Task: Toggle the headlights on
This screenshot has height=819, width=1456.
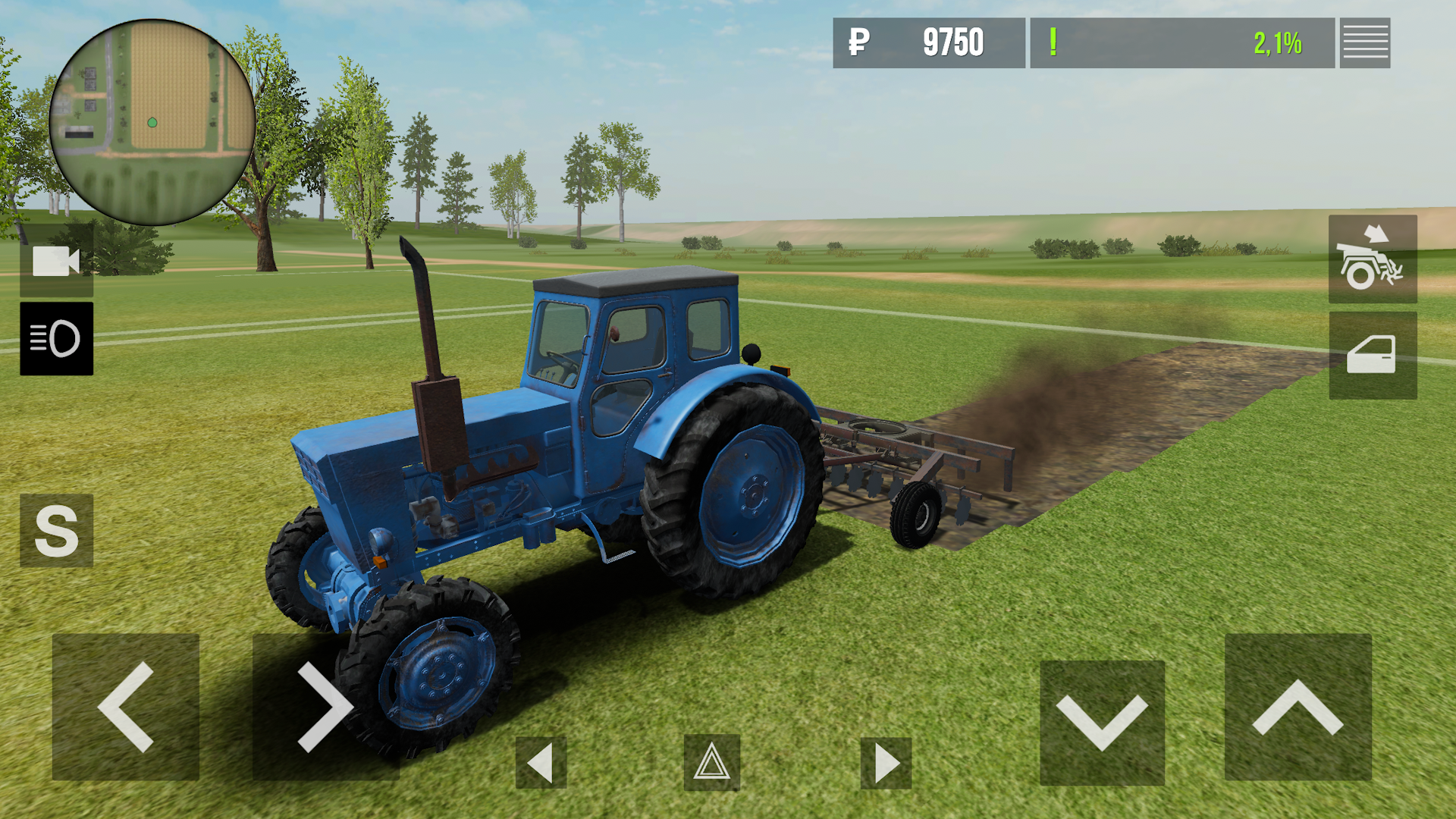Action: [x=57, y=339]
